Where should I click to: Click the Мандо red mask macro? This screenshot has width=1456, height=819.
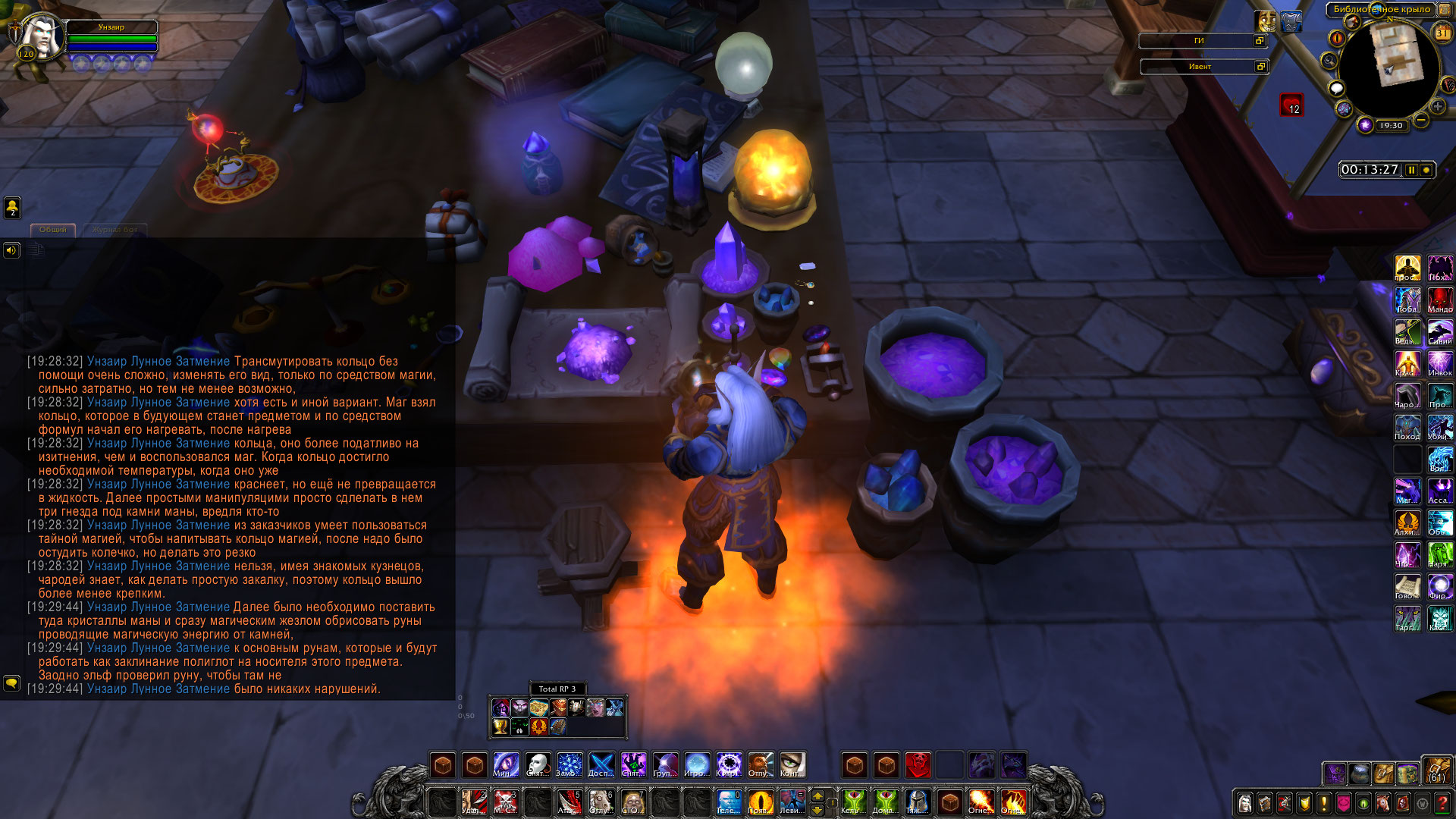[x=1440, y=299]
